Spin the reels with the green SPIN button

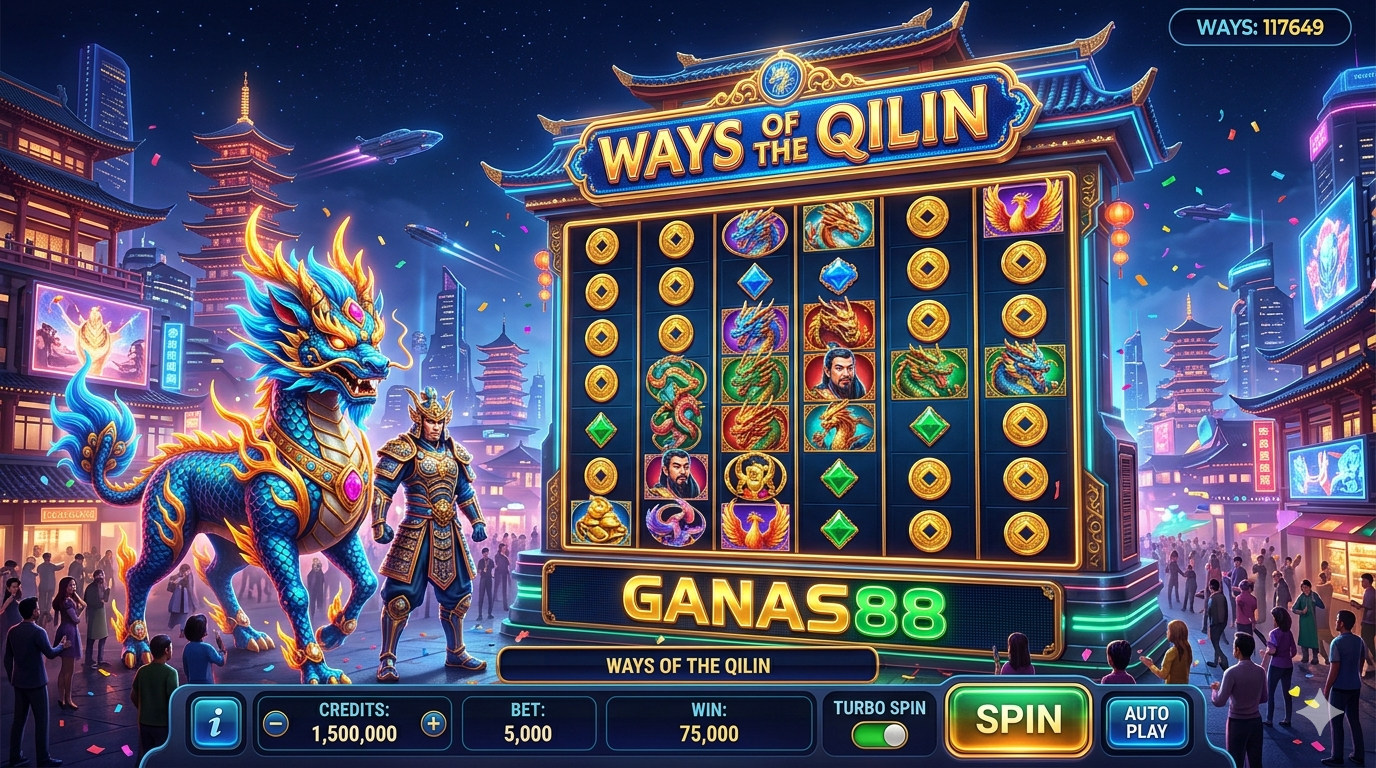(1018, 720)
